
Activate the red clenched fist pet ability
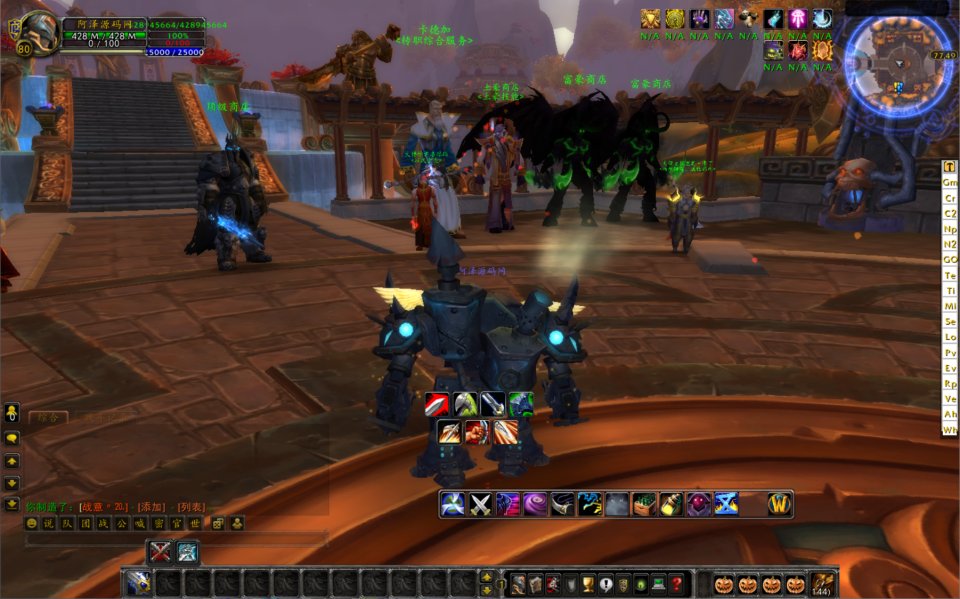tap(478, 432)
